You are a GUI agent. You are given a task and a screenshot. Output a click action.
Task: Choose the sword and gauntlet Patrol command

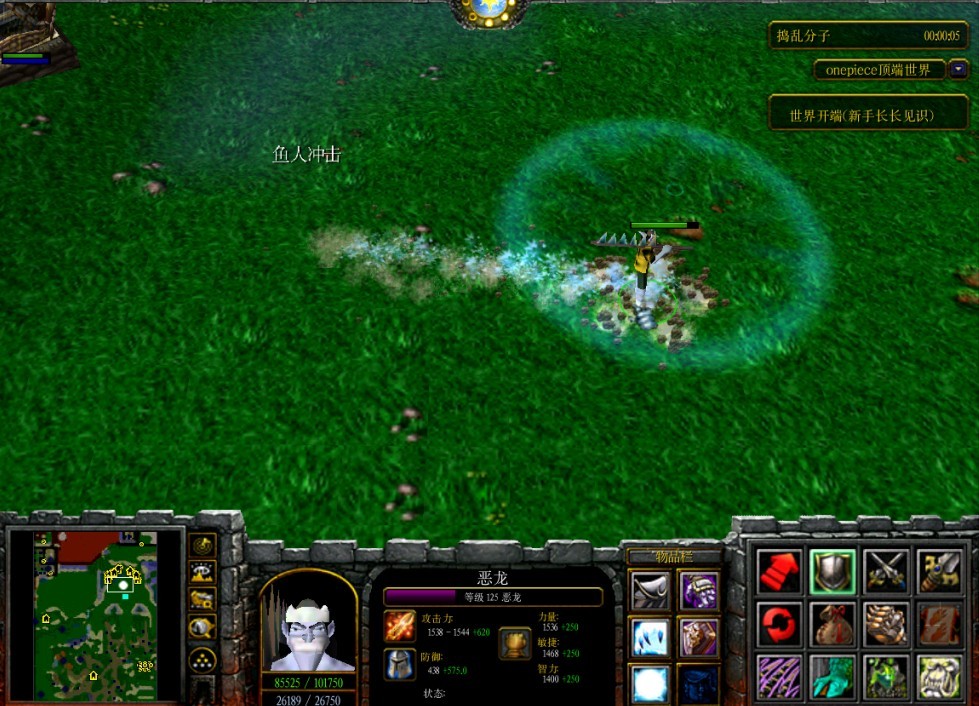pos(938,571)
